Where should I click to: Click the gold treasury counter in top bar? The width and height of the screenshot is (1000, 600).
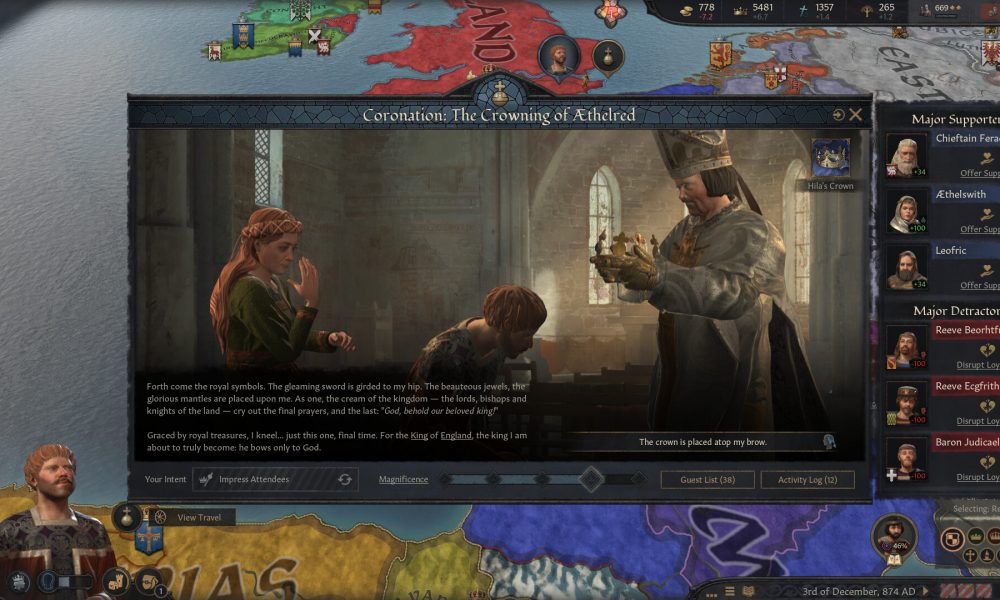click(x=698, y=10)
